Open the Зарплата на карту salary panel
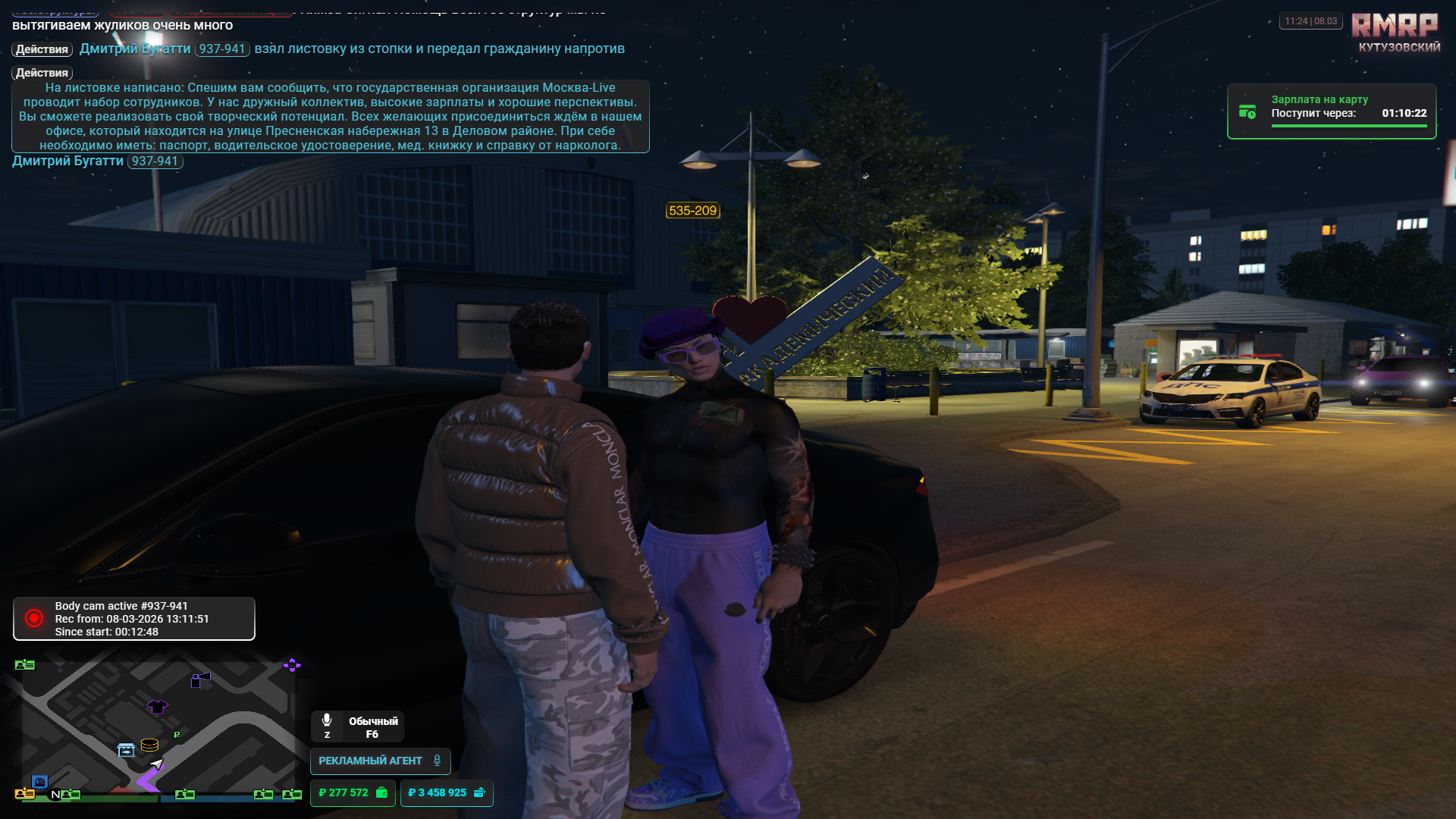Screen dimensions: 1456x819 (x=1331, y=111)
